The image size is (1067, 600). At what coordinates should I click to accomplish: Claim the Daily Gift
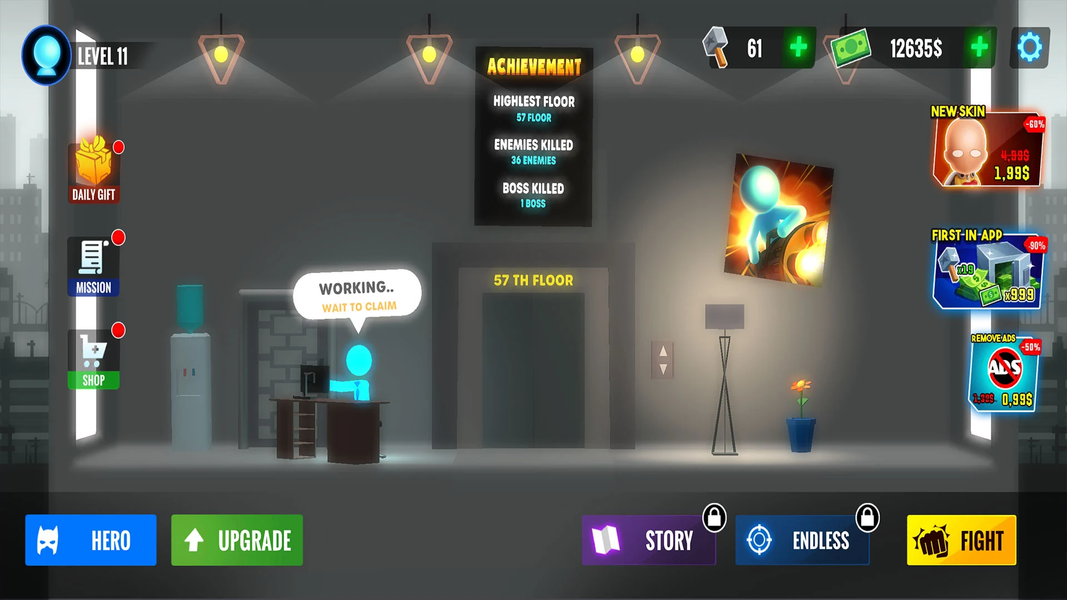(x=94, y=170)
